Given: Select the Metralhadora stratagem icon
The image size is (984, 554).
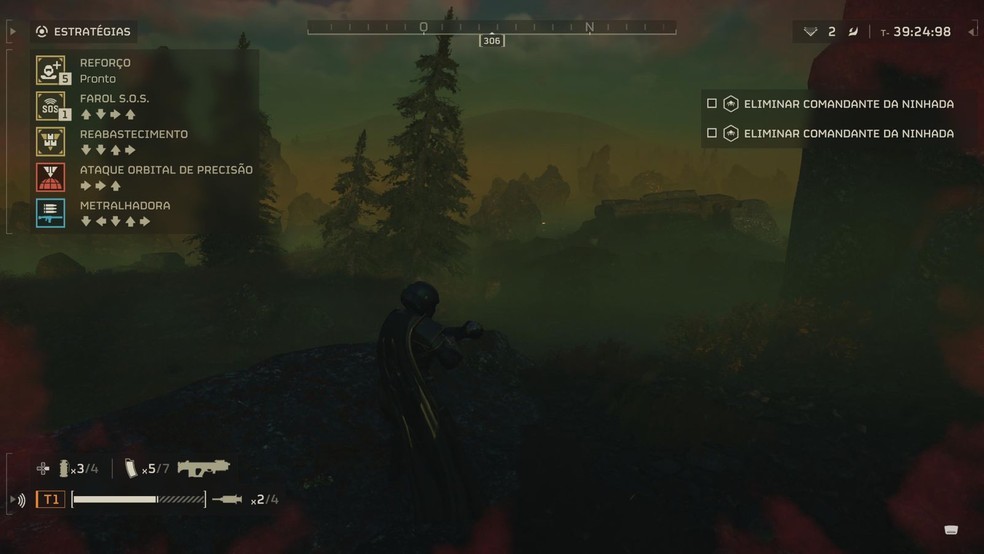Looking at the screenshot, I should (50, 212).
